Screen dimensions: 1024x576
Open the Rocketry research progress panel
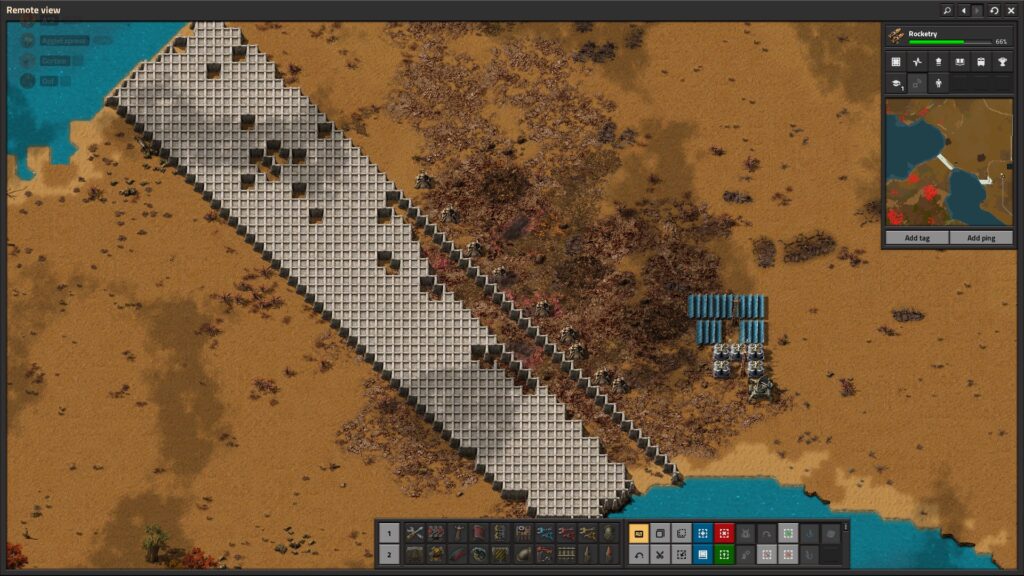pos(948,37)
